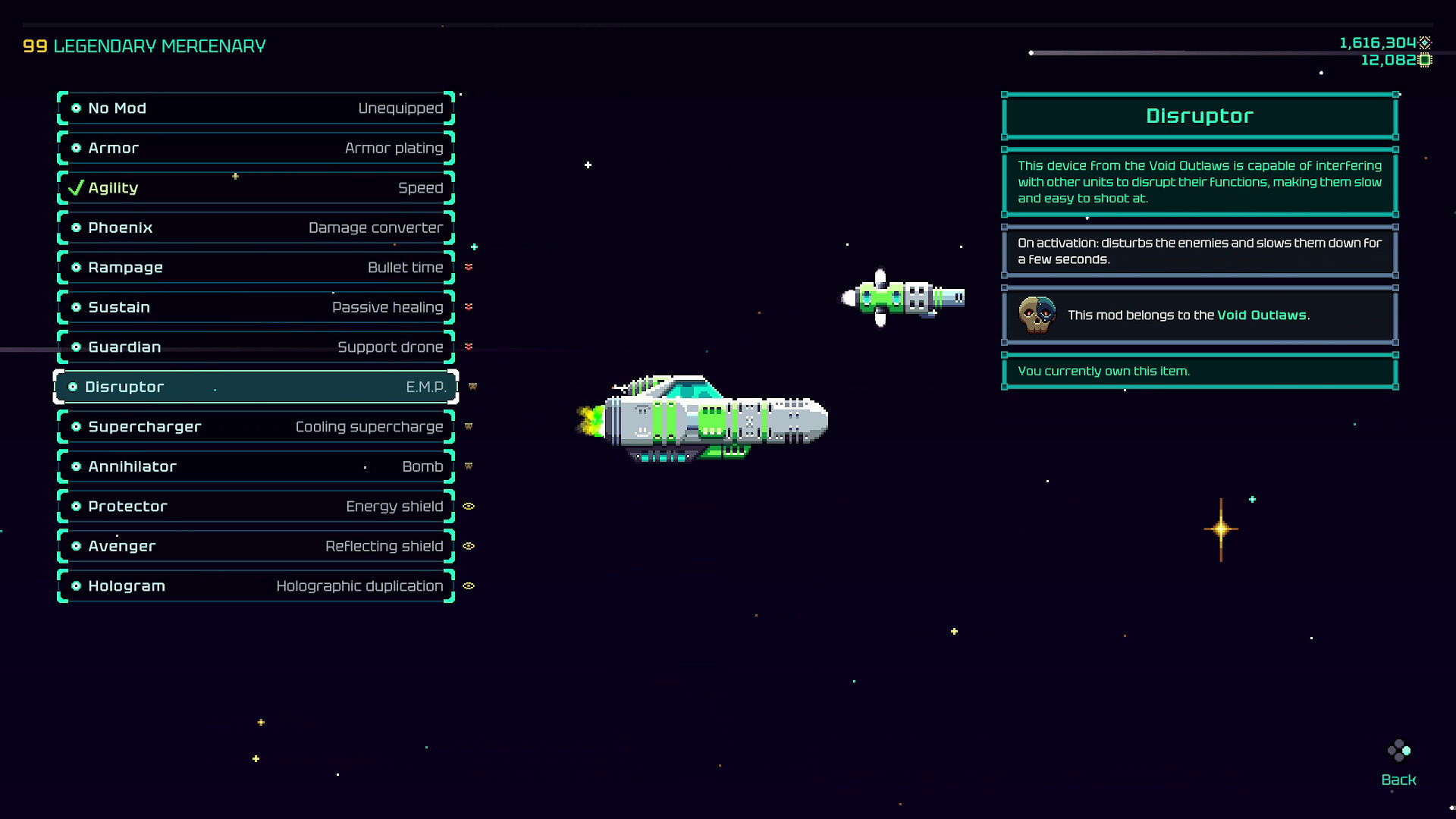Click the green checkmark on Agility
The width and height of the screenshot is (1456, 819).
tap(74, 187)
